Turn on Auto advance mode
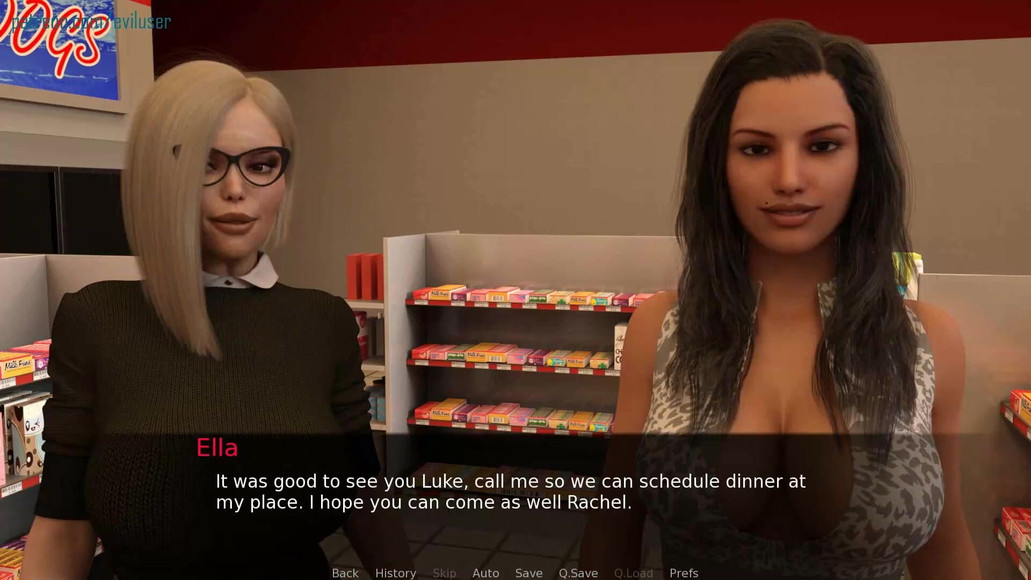Viewport: 1031px width, 580px height. 485,573
